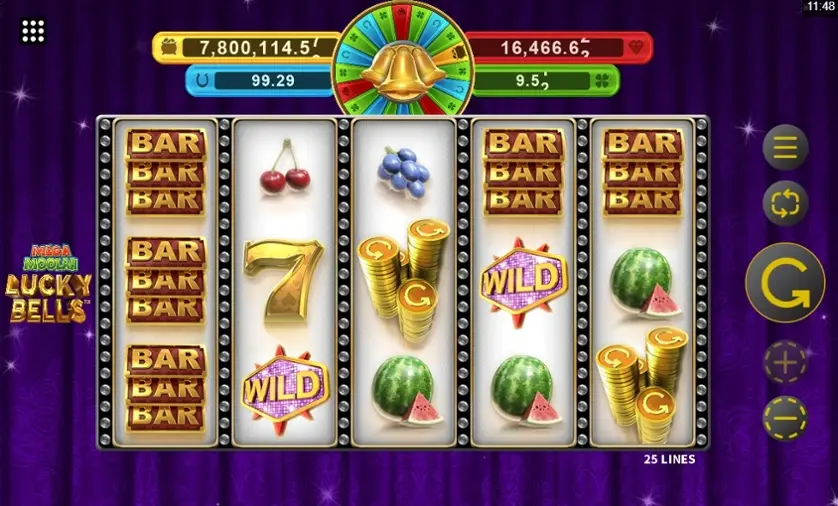Activate the autoplay circular arrows button
Viewport: 838px width, 506px height.
[x=785, y=204]
